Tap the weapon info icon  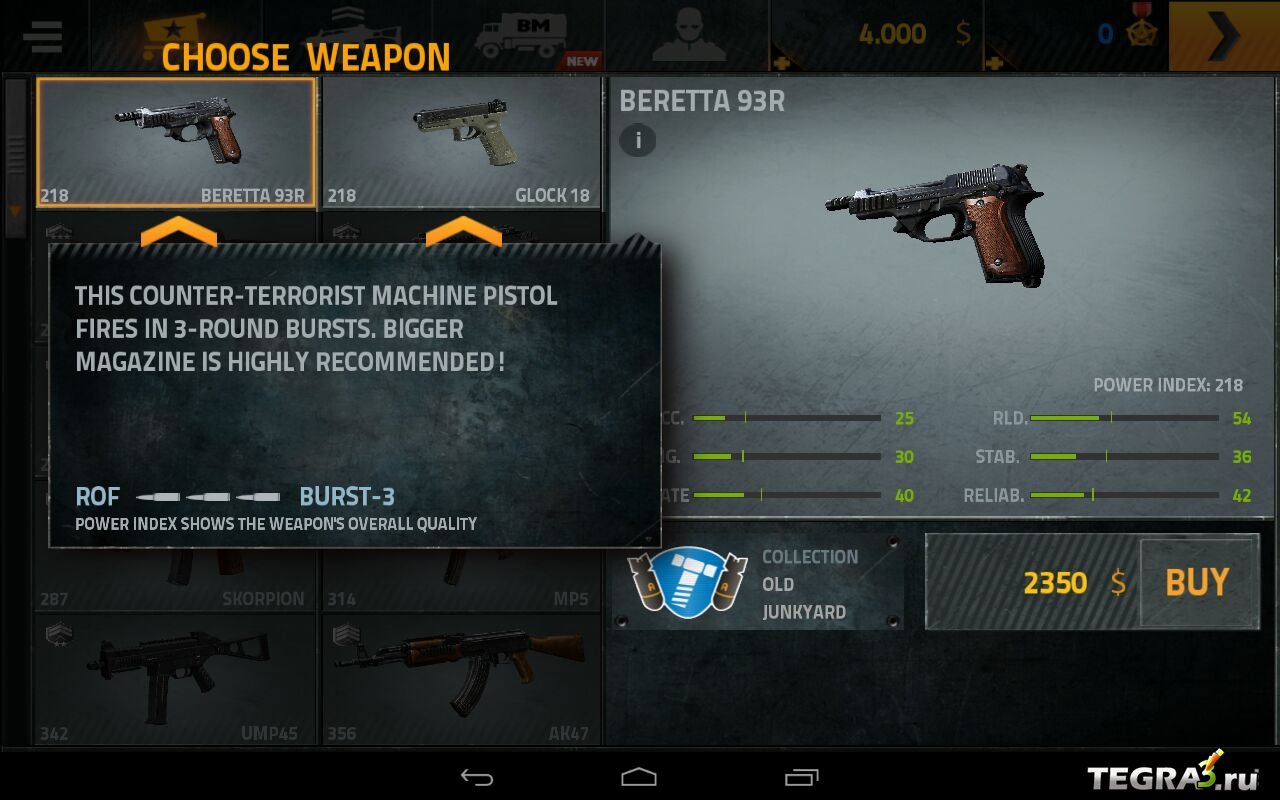point(637,140)
